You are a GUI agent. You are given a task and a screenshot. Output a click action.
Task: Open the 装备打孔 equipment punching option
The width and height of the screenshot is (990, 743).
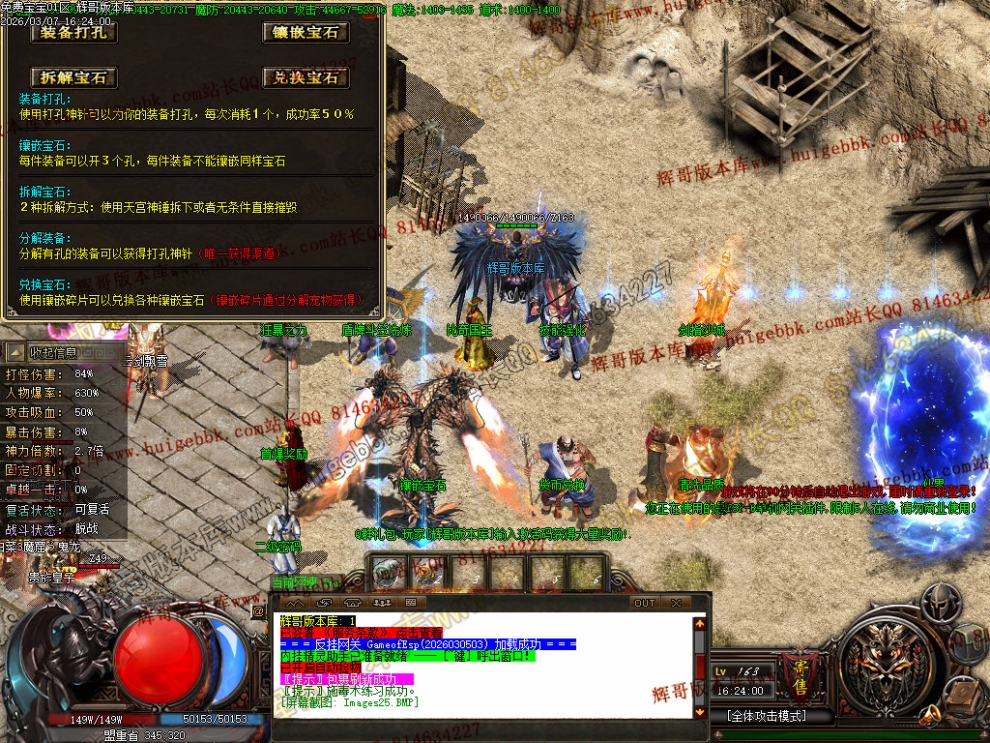tap(73, 32)
